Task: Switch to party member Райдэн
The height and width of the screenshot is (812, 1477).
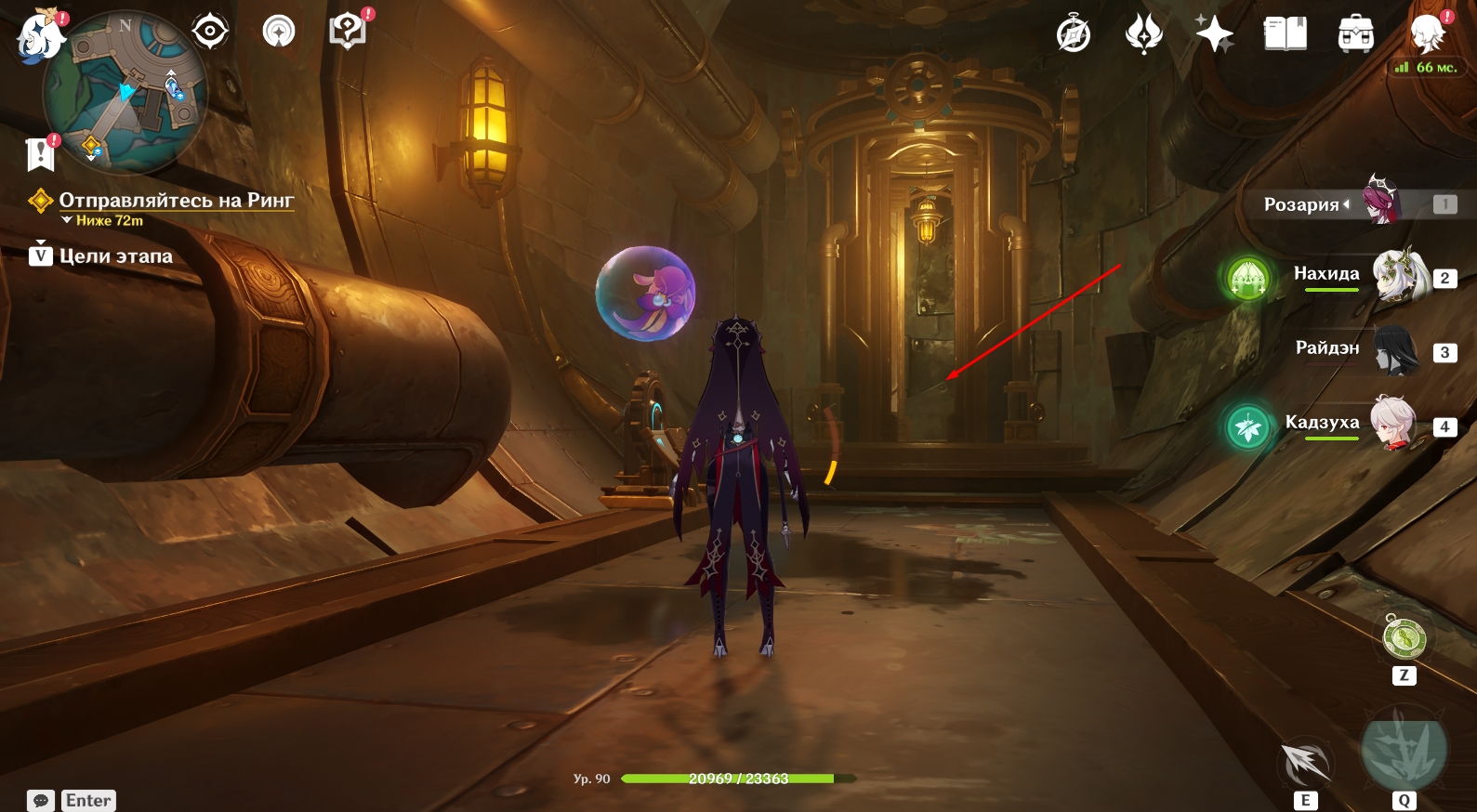Action: (x=1395, y=350)
